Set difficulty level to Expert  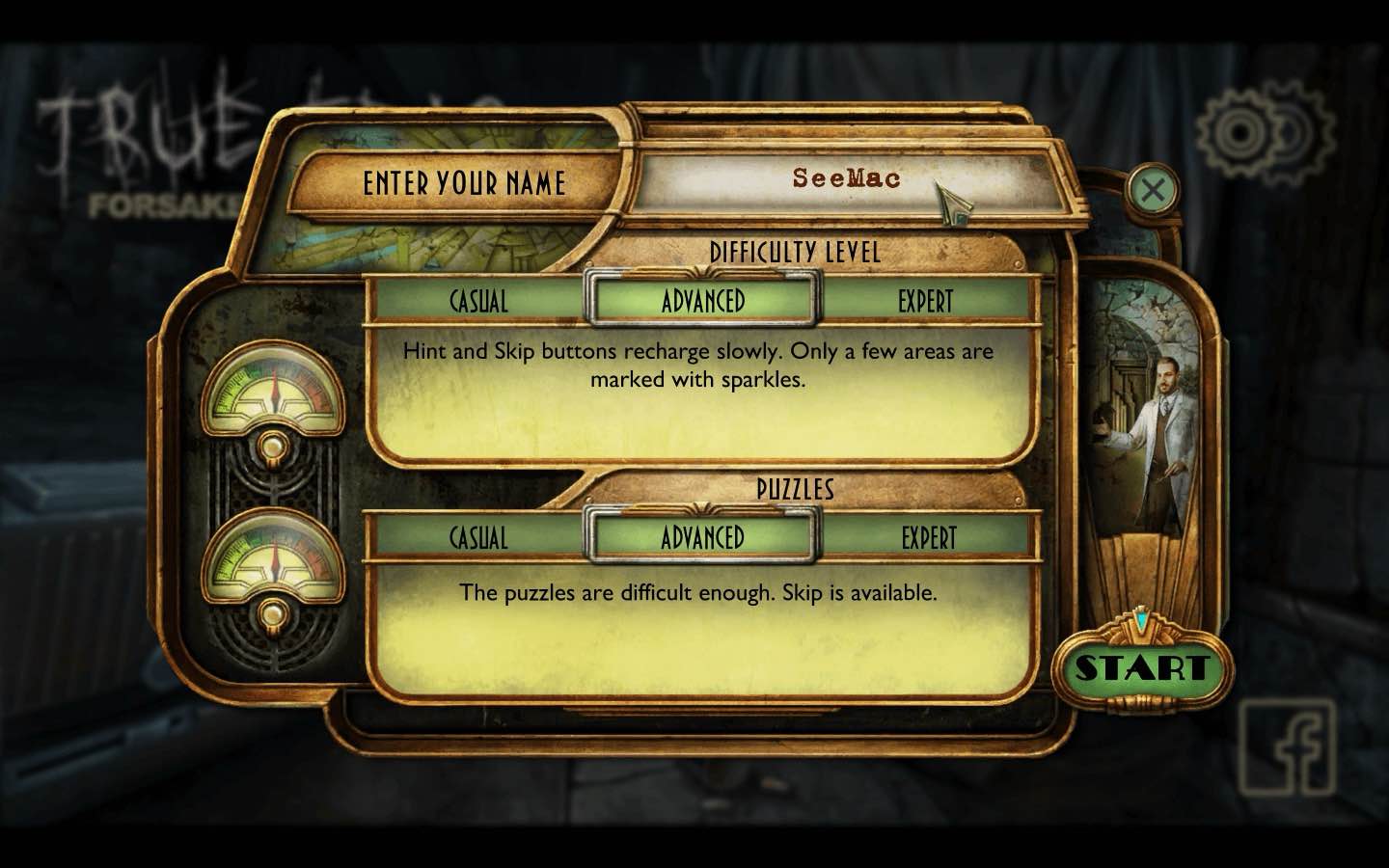(x=926, y=301)
